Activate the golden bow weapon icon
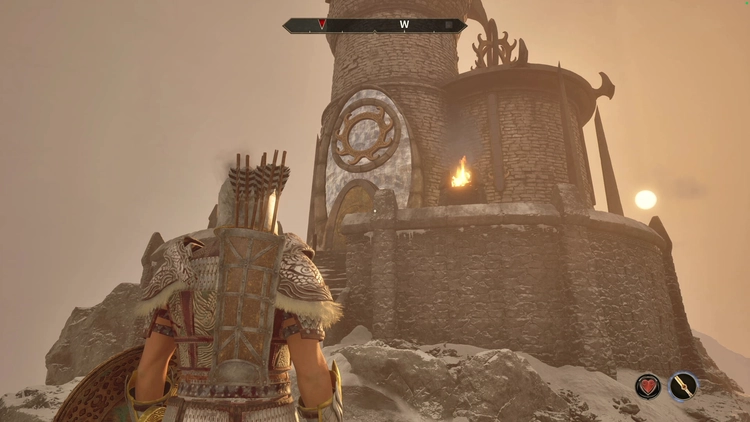Image resolution: width=750 pixels, height=422 pixels. click(684, 386)
